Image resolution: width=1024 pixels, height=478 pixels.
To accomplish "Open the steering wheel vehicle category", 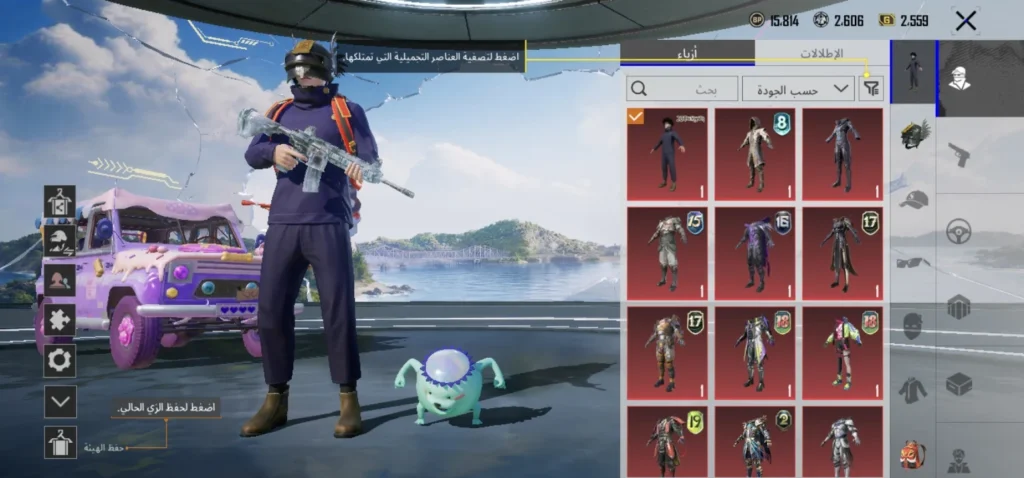I will [x=959, y=231].
